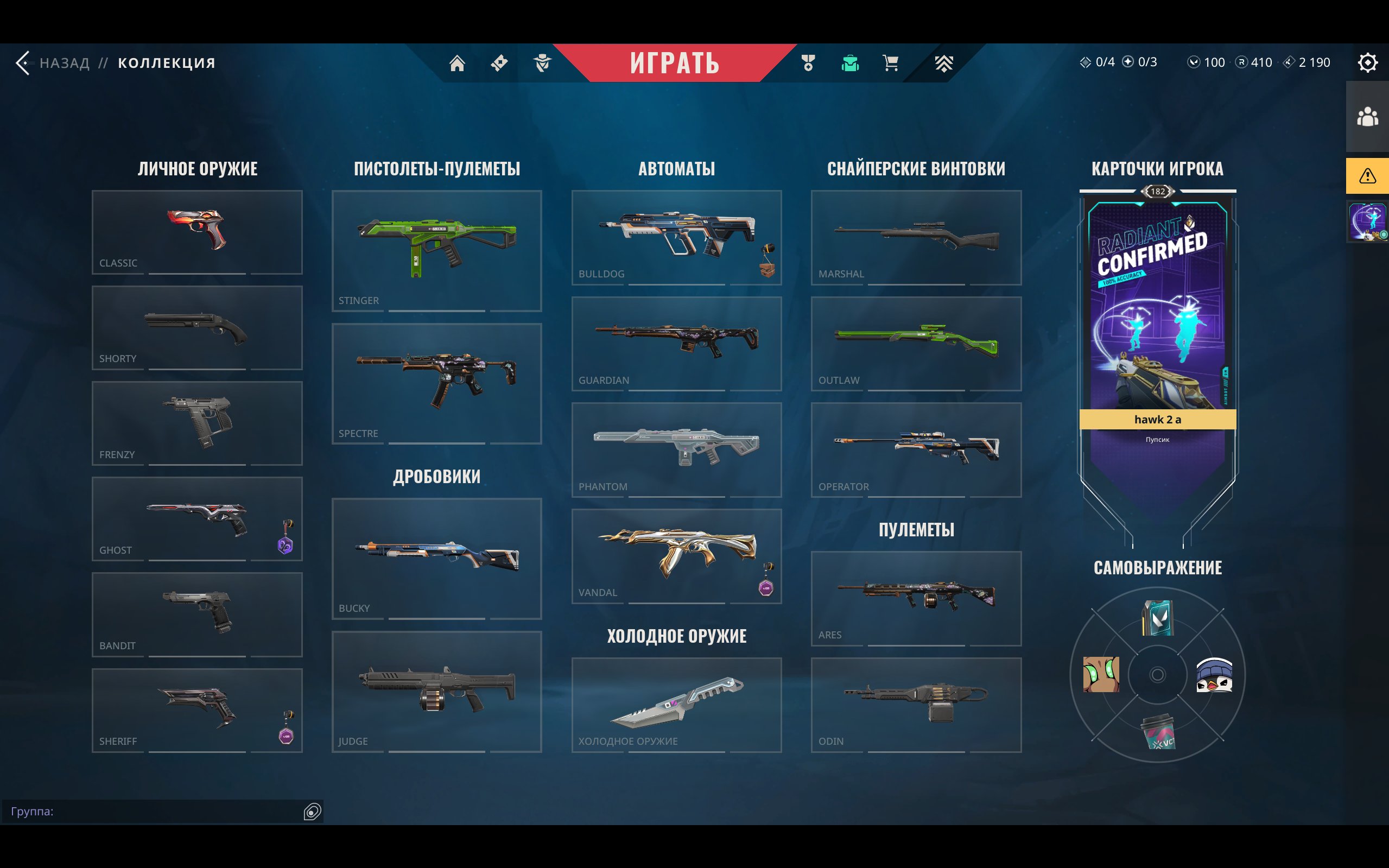Select the Odin machine gun slot
This screenshot has width=1389, height=868.
click(x=916, y=705)
